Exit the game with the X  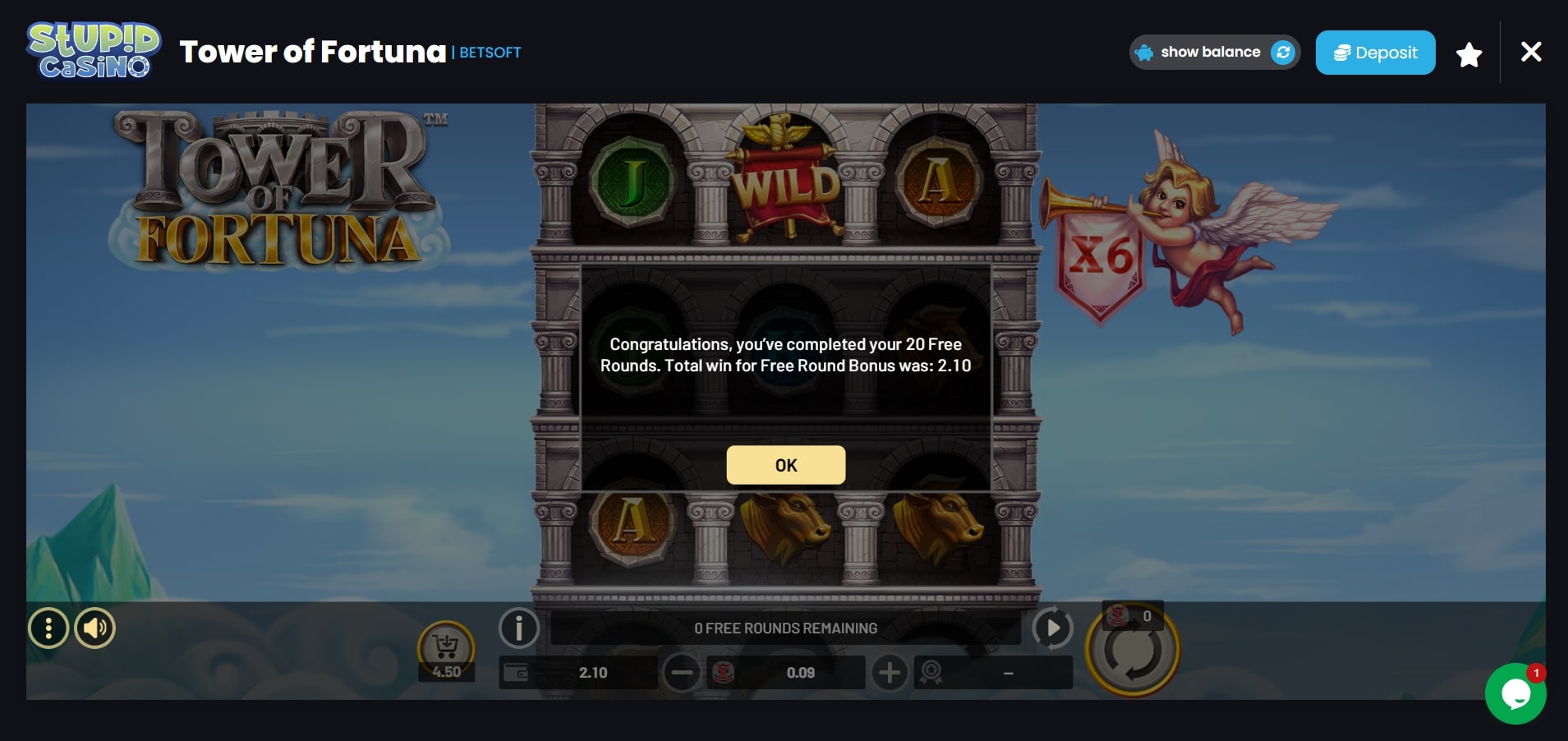click(1530, 52)
